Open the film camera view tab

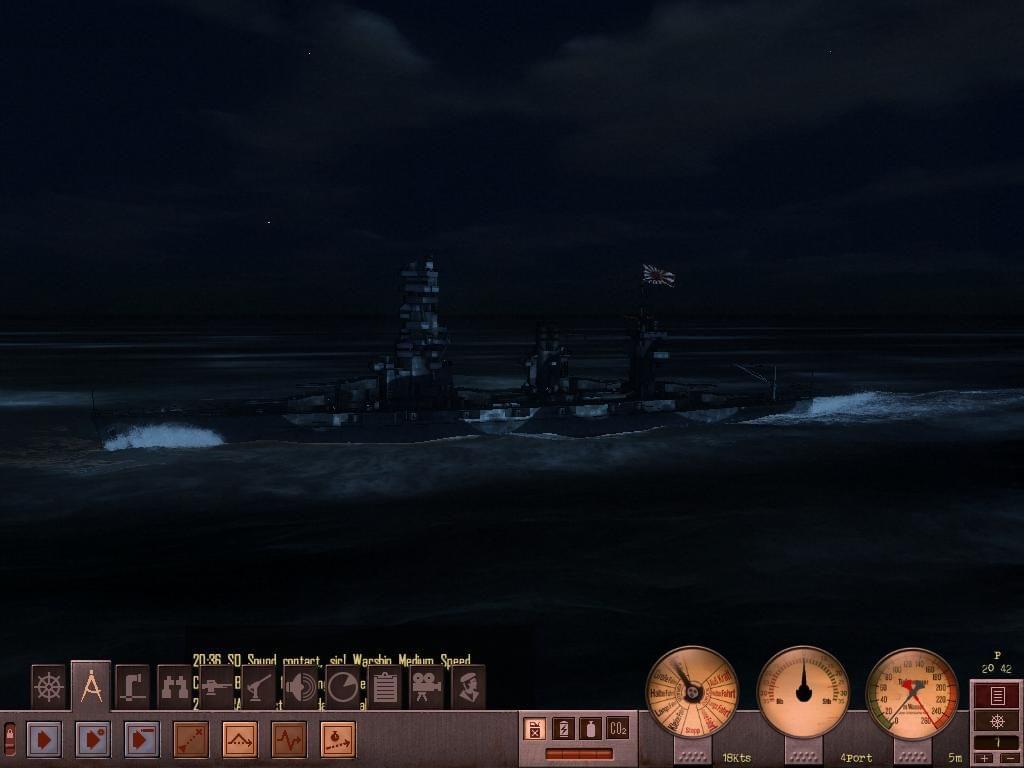[426, 687]
